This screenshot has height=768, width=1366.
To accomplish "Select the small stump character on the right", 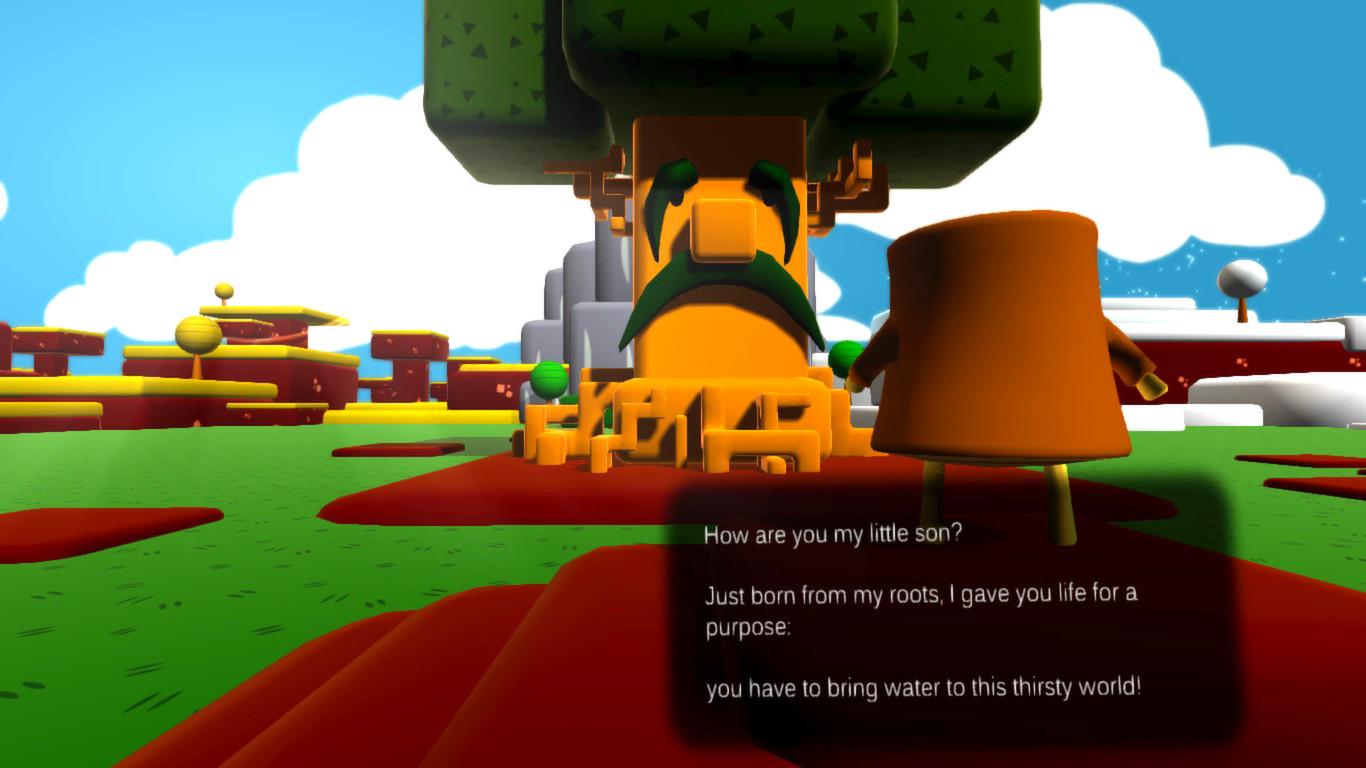I will click(1000, 350).
